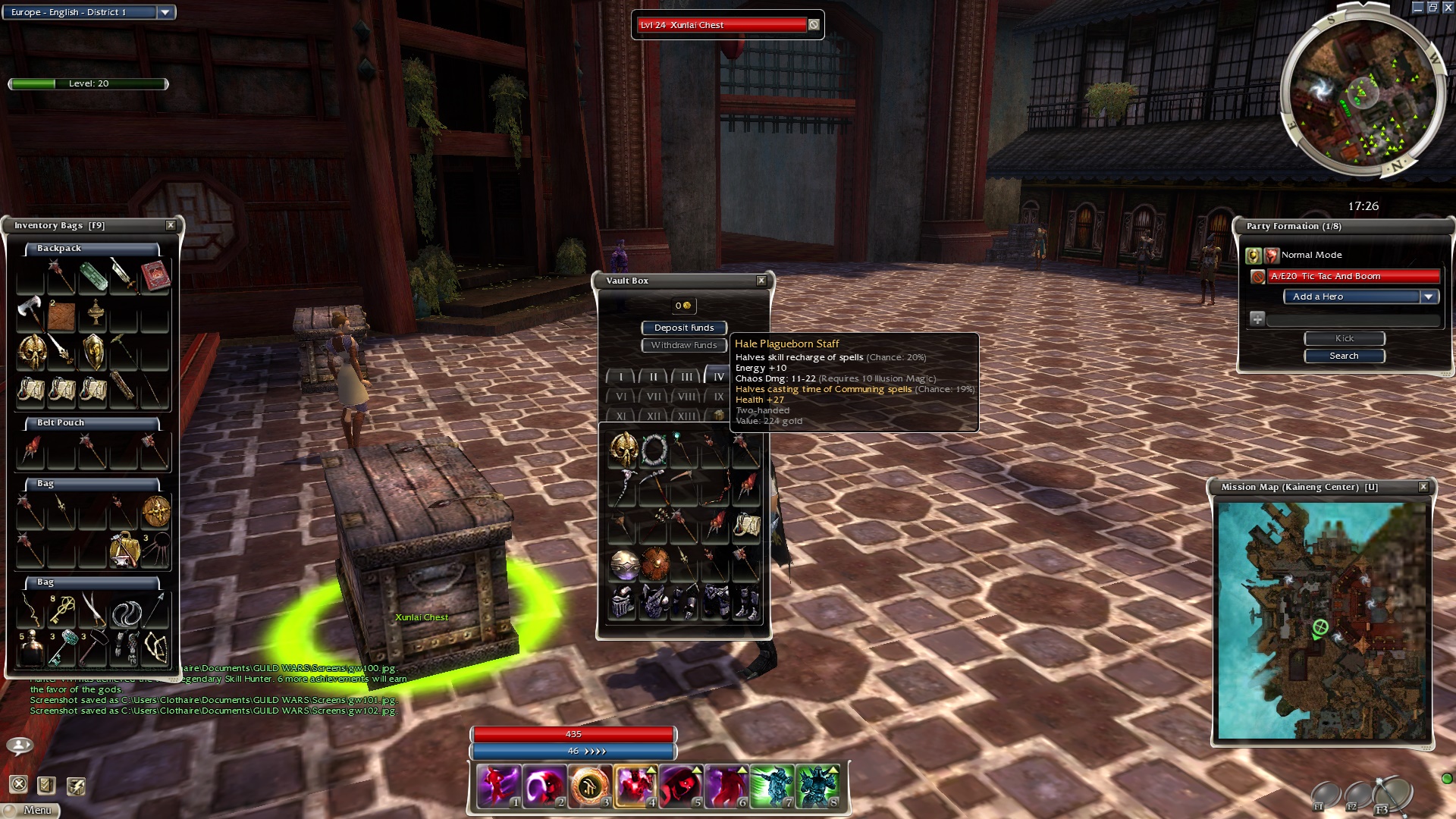Open the Menu button
The width and height of the screenshot is (1456, 819).
point(31,810)
